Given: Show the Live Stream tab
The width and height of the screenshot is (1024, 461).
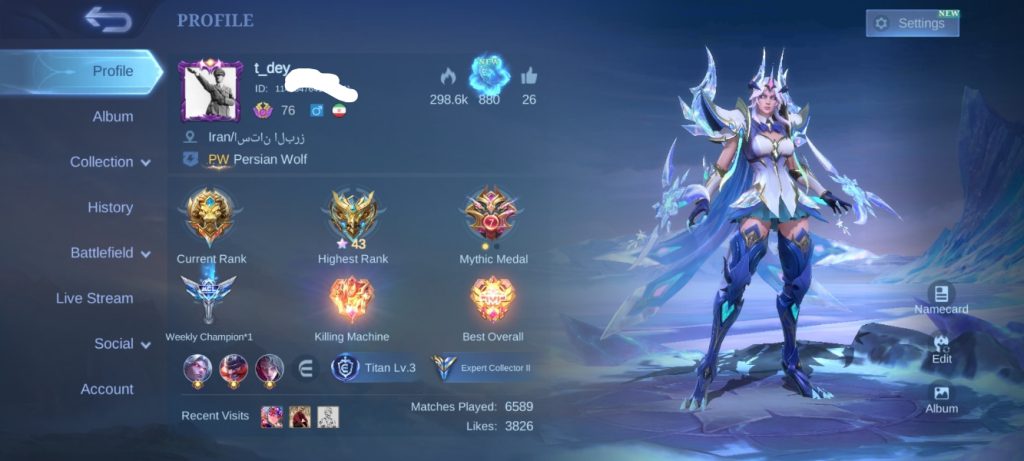Looking at the screenshot, I should [x=94, y=298].
